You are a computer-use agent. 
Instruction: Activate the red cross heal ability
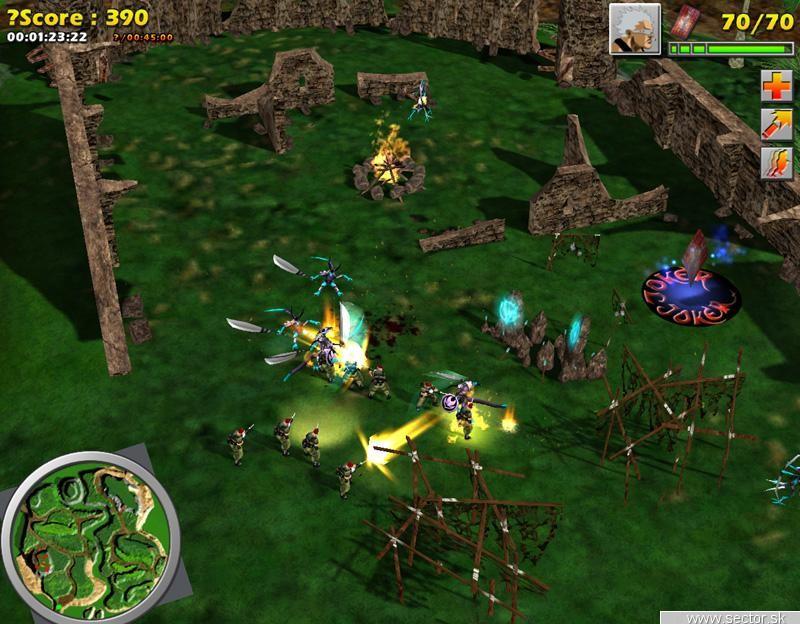tap(775, 85)
